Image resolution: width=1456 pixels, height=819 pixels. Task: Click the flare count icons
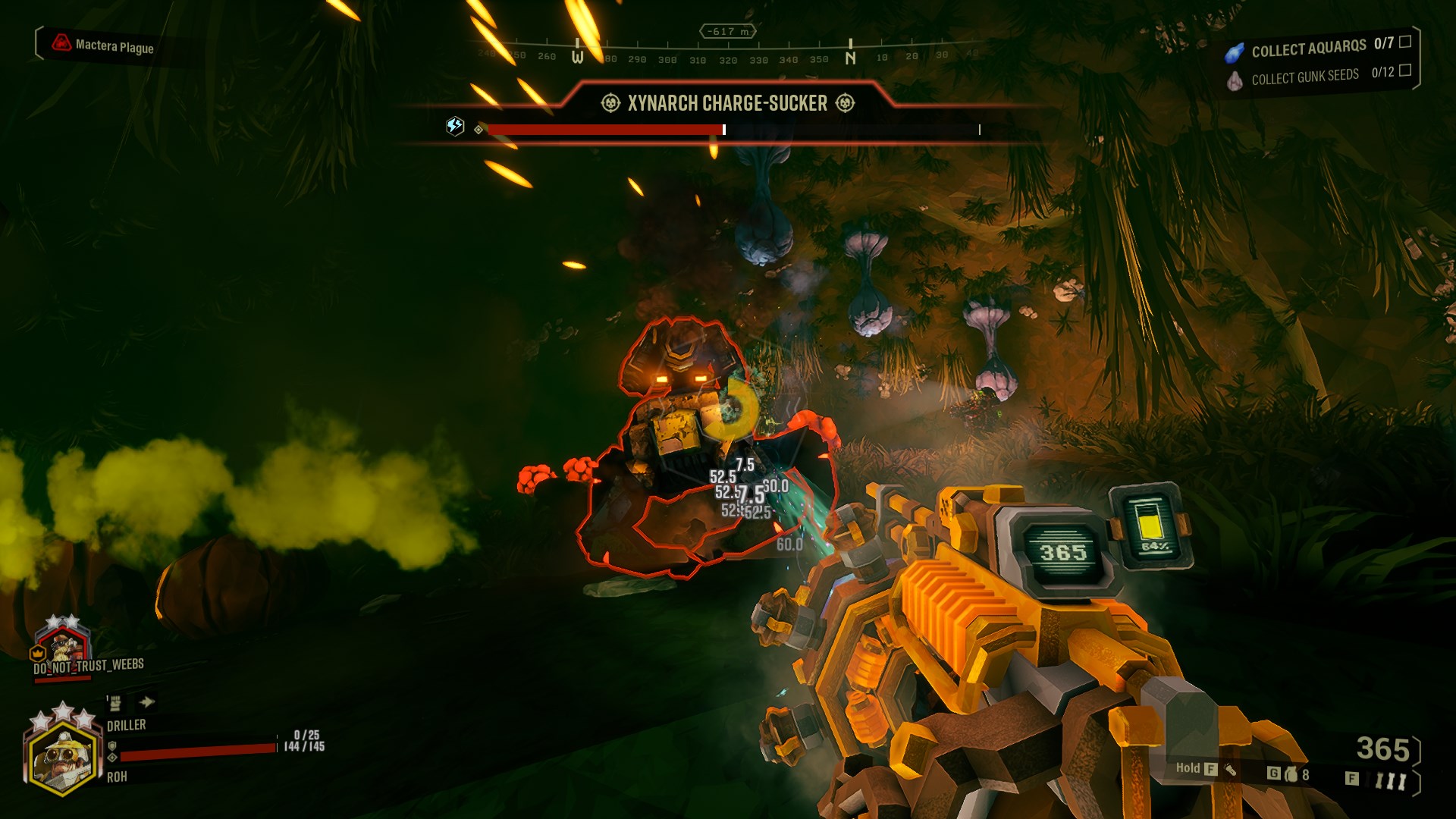point(1390,781)
